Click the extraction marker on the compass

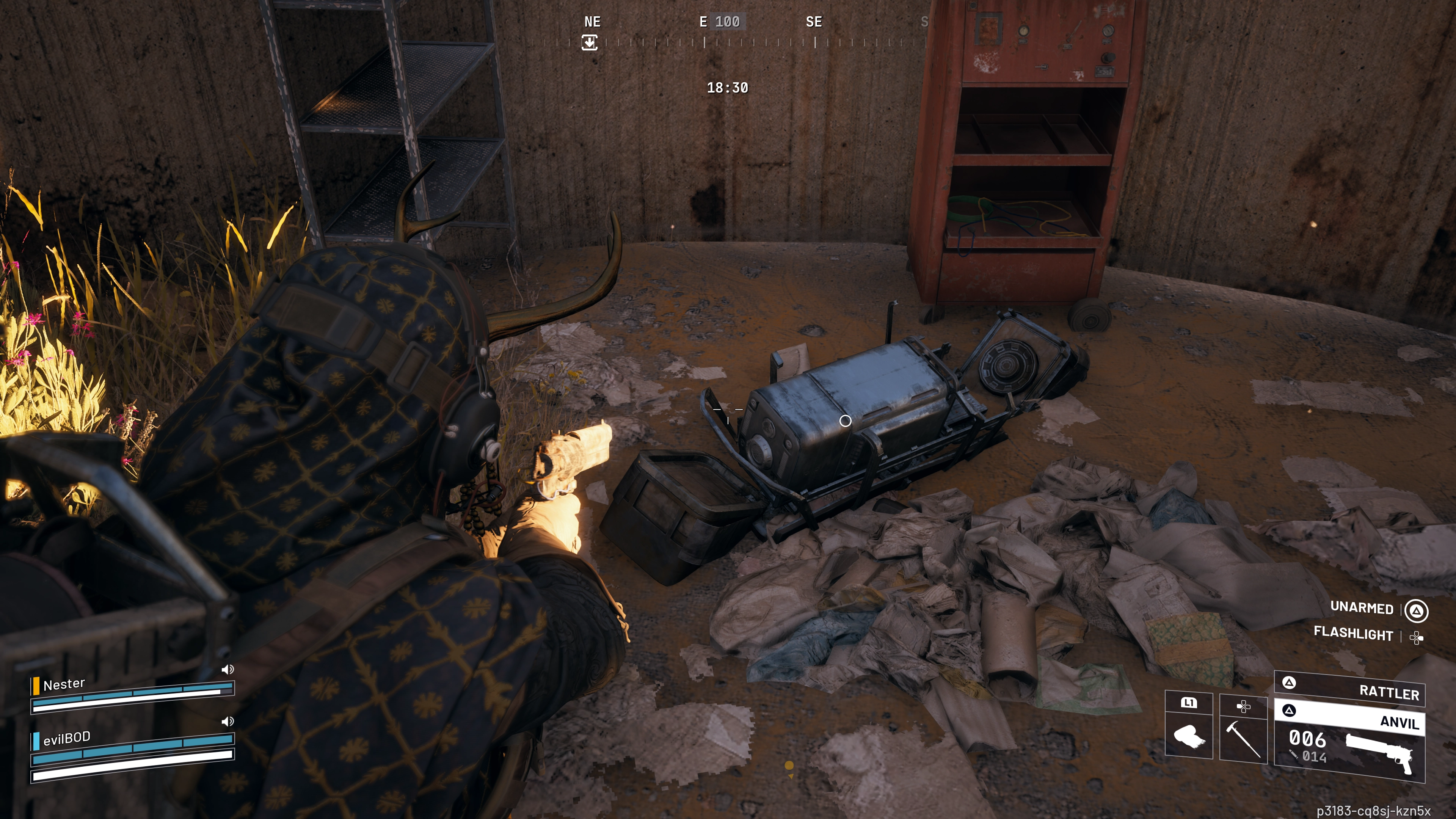(590, 42)
